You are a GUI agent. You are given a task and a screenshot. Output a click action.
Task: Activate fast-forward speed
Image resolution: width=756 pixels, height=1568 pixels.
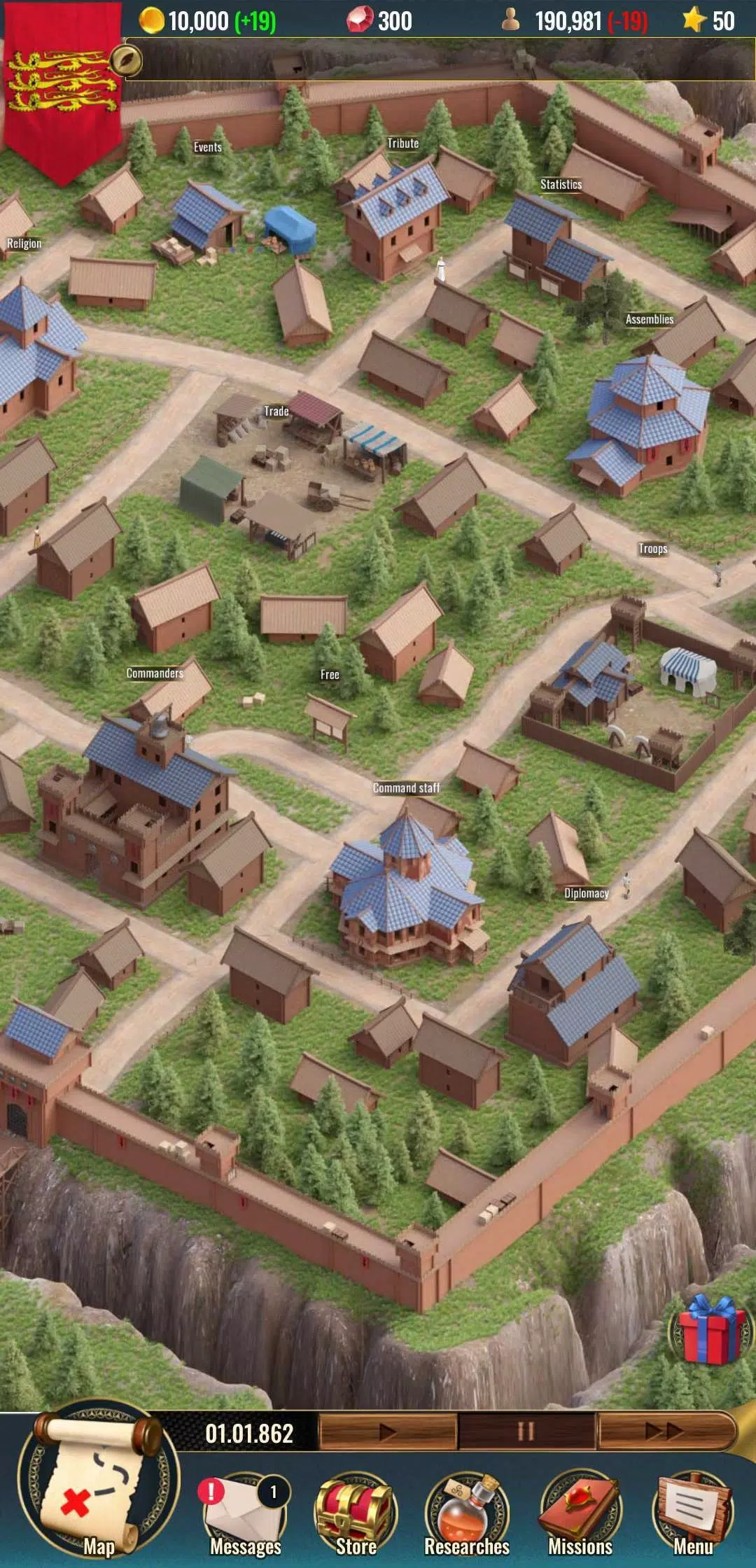point(665,1431)
